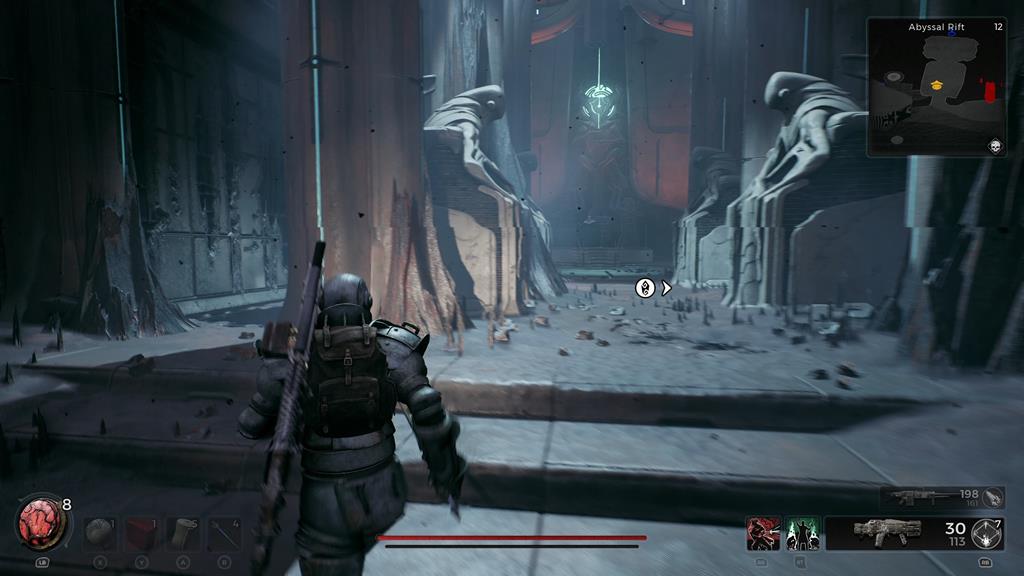Switch to the long gun weapon panel
This screenshot has width=1024, height=576.
[x=930, y=497]
